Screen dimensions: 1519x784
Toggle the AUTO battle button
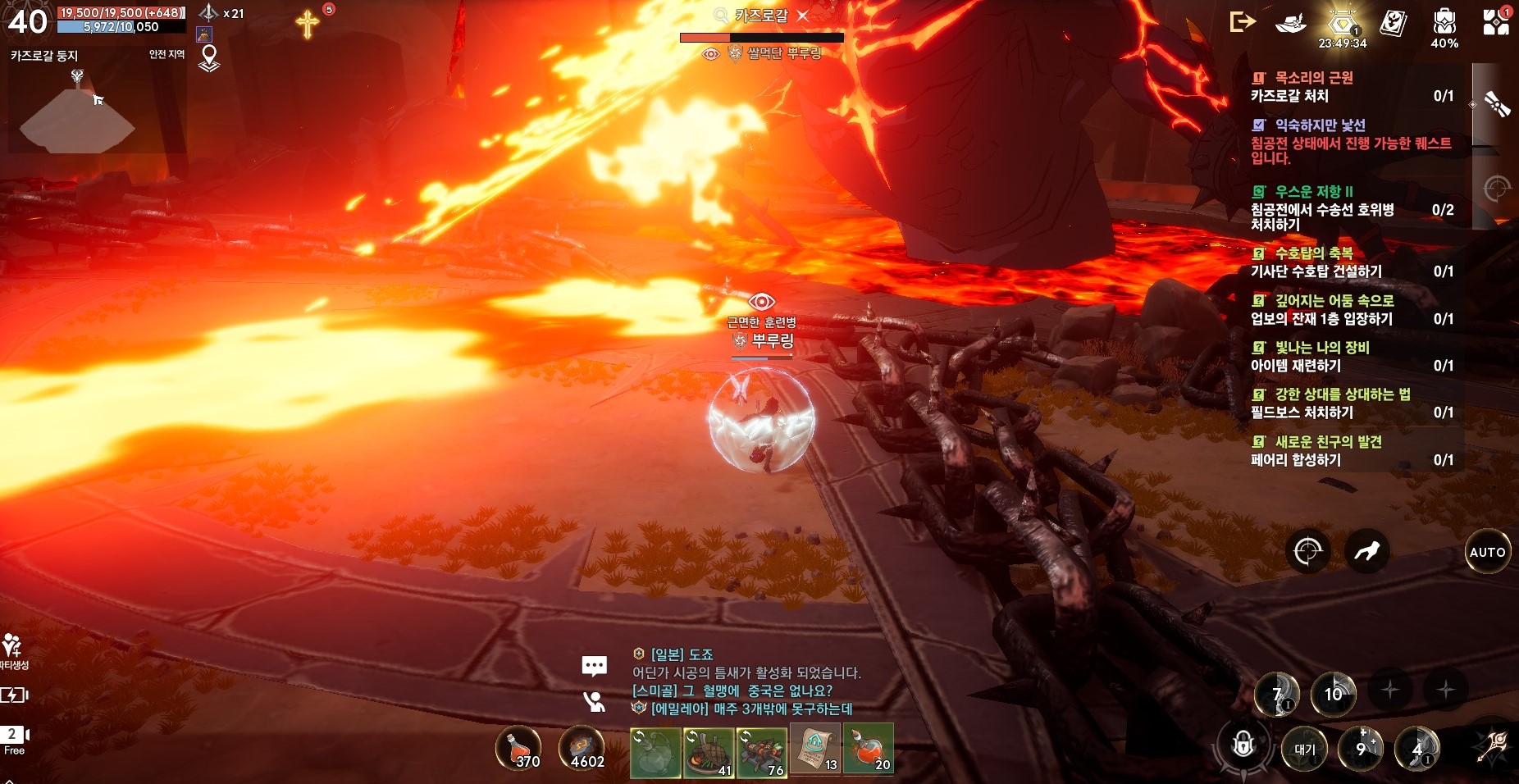pyautogui.click(x=1487, y=552)
